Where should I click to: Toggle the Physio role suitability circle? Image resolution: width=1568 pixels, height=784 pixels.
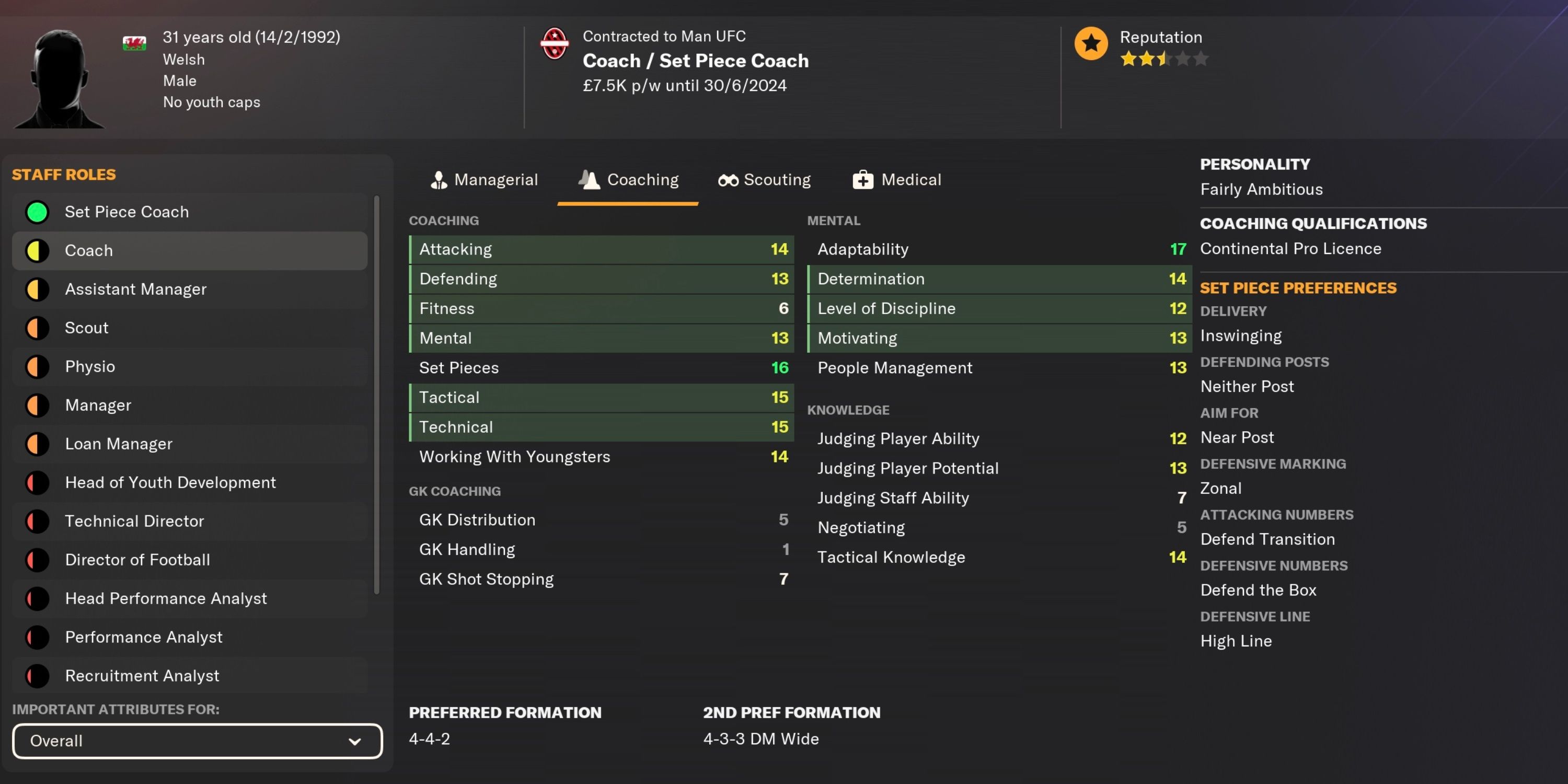coord(37,366)
